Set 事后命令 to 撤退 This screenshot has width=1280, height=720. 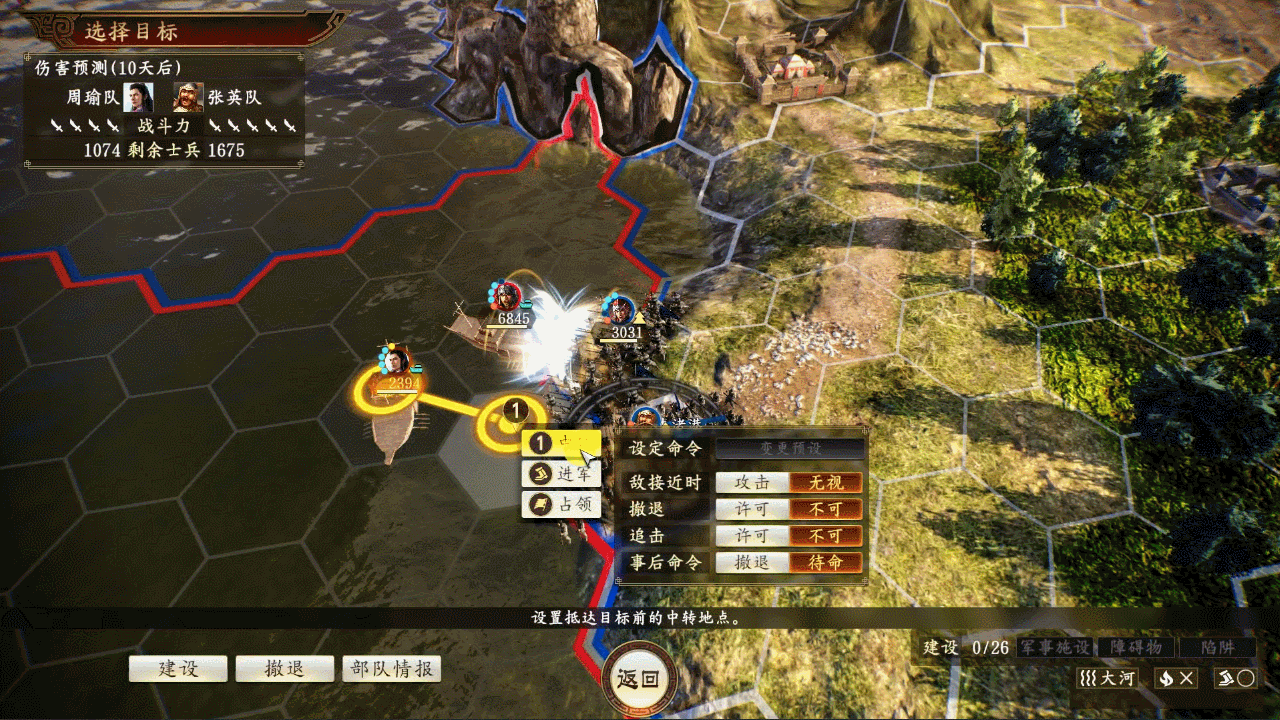(752, 563)
